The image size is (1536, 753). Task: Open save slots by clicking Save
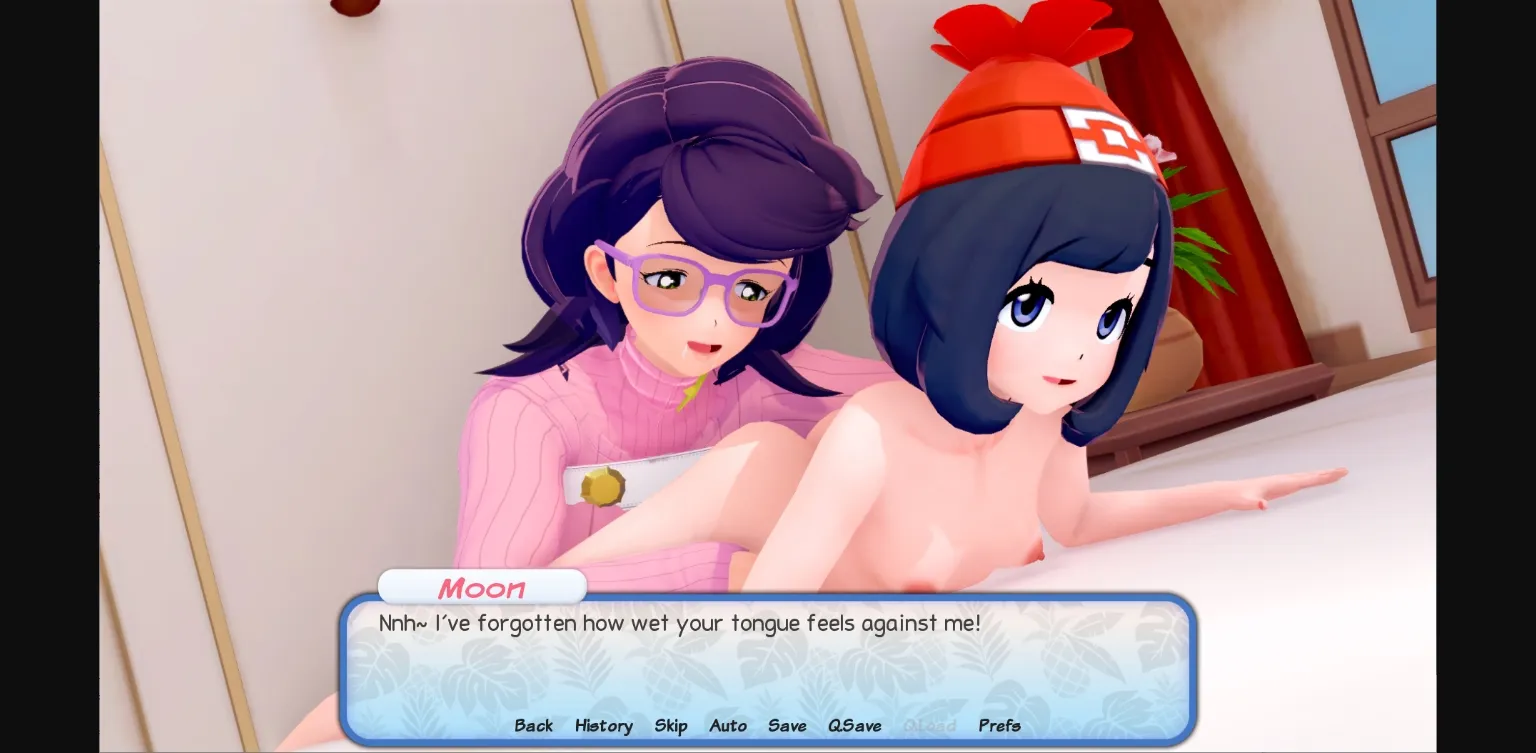point(787,726)
